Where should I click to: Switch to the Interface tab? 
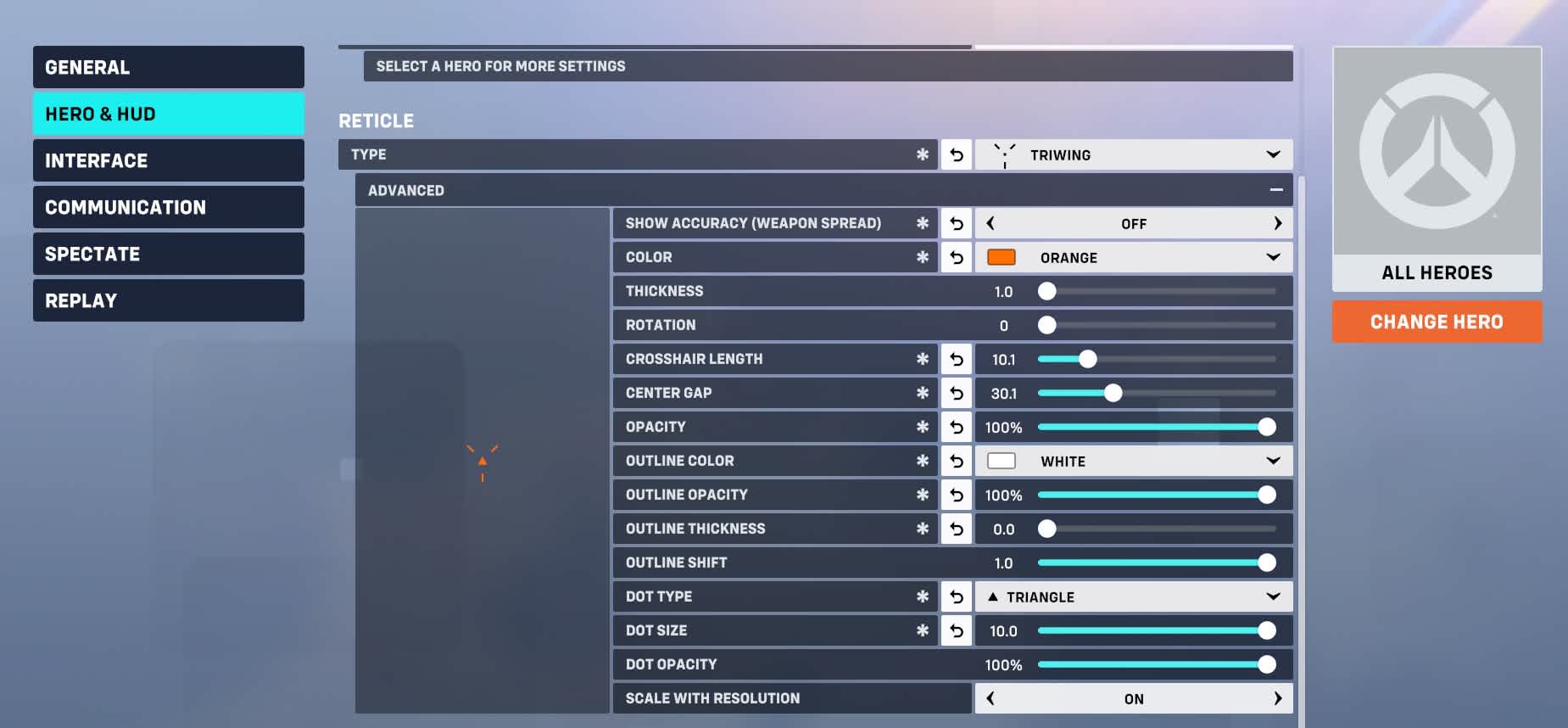[168, 160]
